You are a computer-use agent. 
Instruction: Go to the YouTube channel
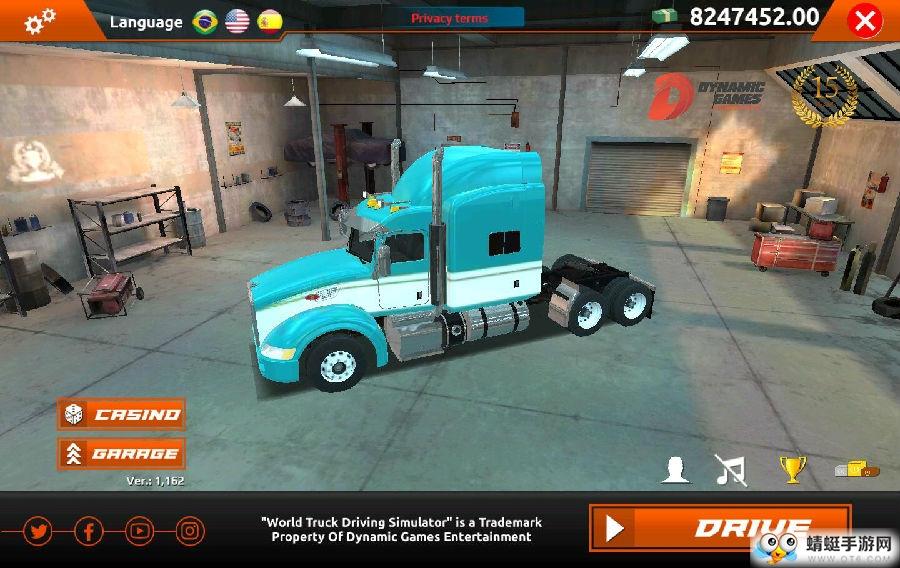[x=139, y=531]
